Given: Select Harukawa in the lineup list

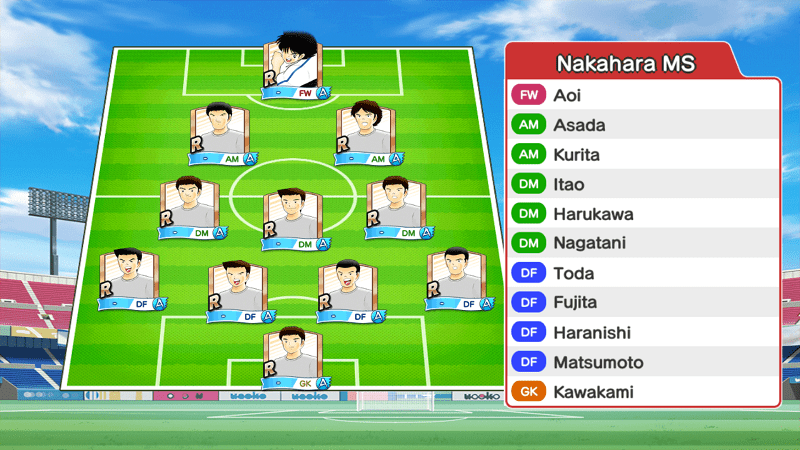Looking at the screenshot, I should coord(642,214).
